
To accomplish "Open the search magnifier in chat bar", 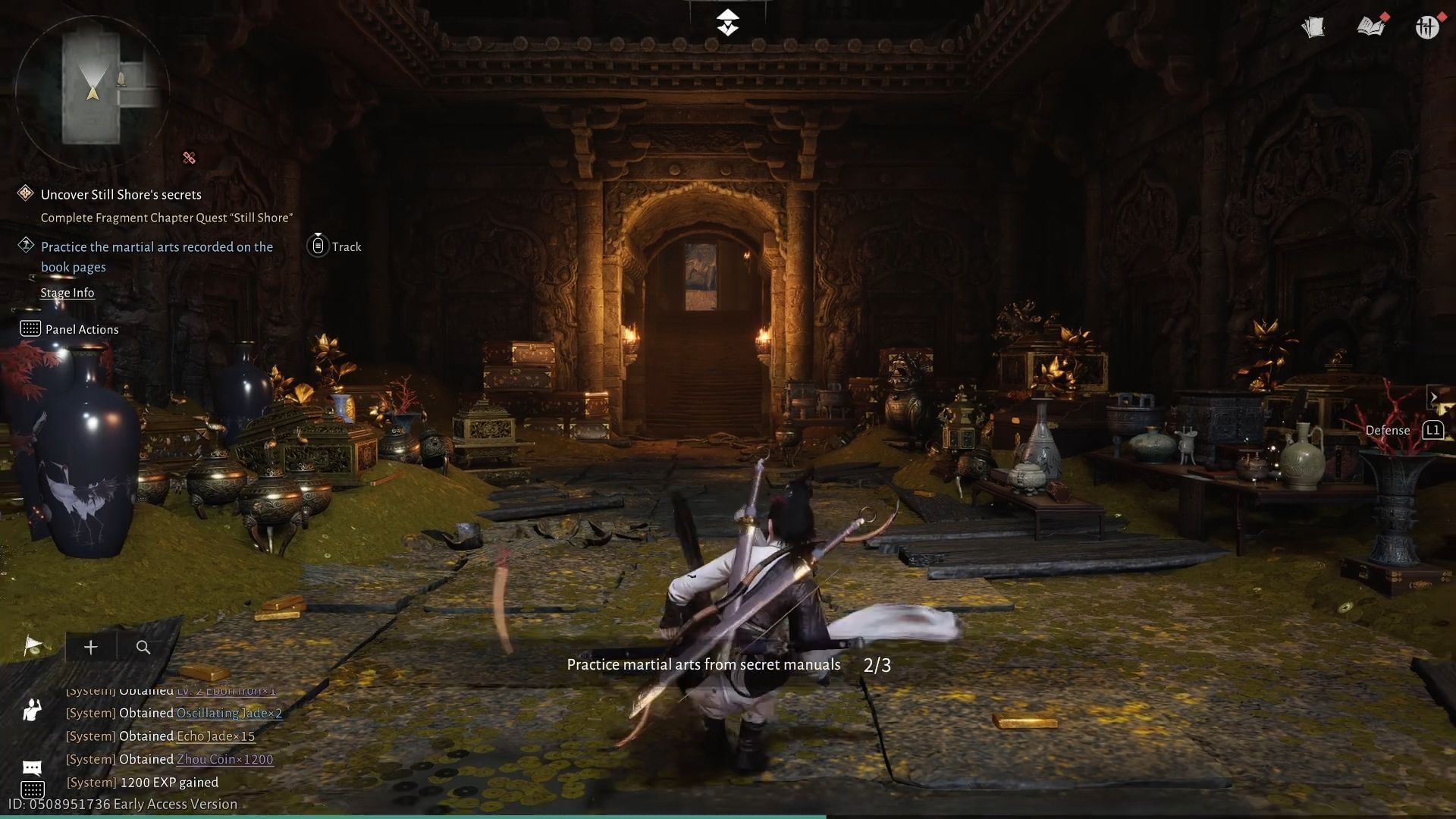I will coord(143,648).
